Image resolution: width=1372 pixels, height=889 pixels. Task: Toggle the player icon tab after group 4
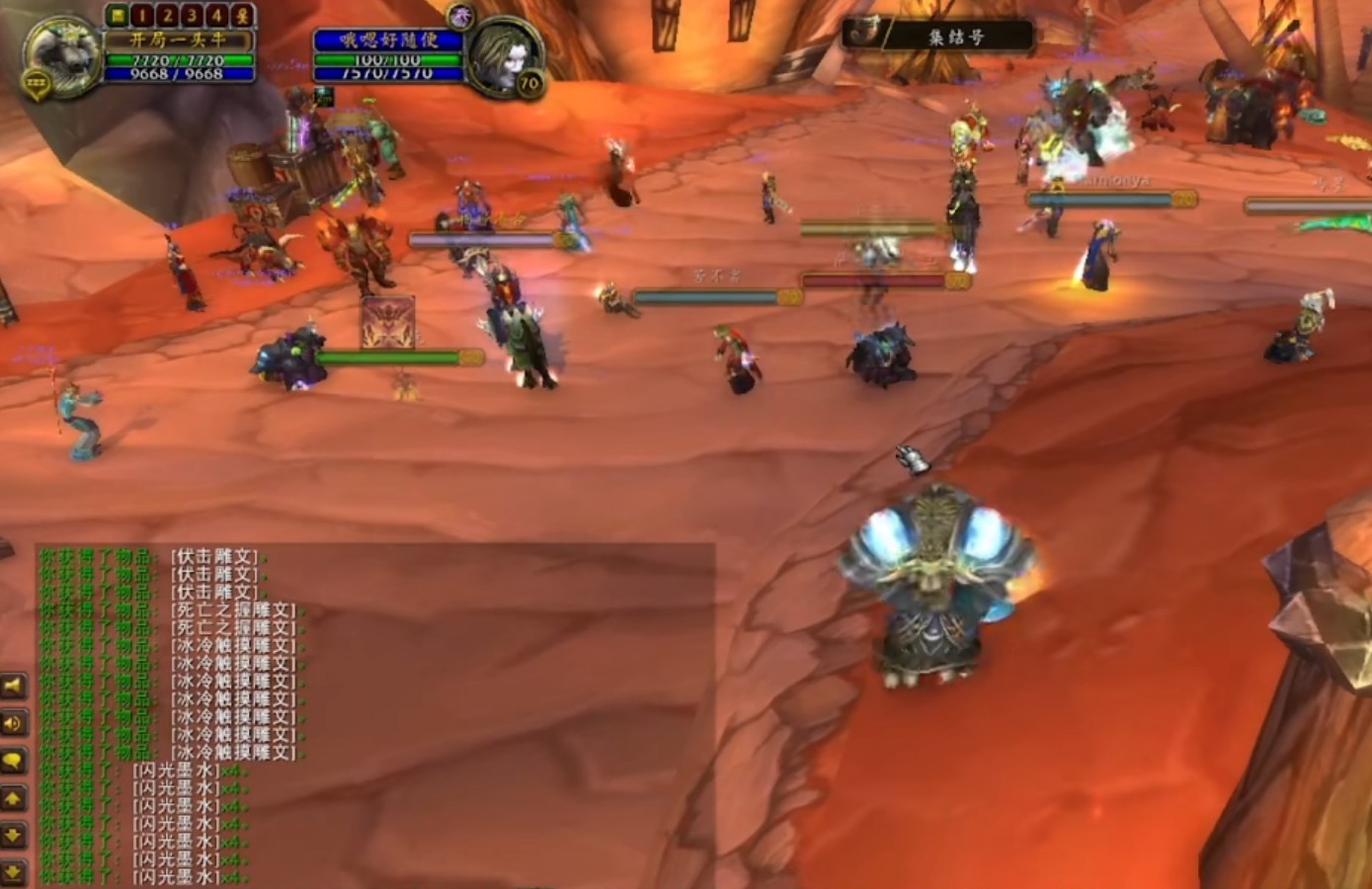(241, 15)
